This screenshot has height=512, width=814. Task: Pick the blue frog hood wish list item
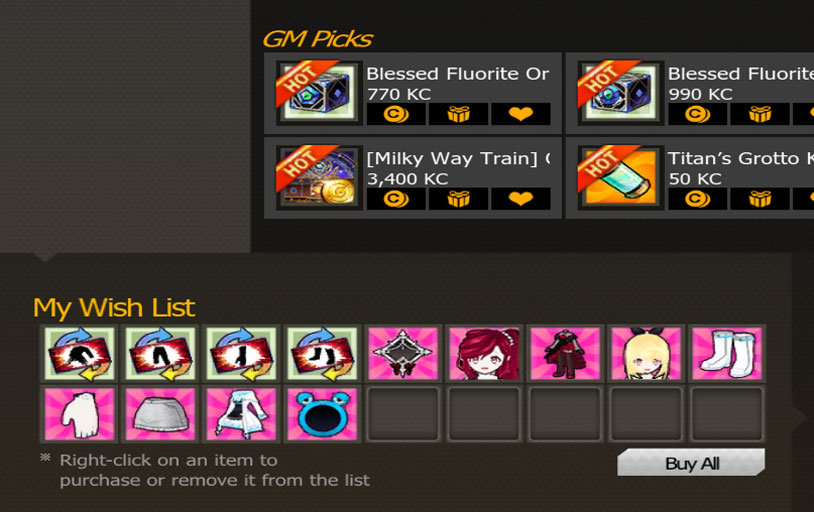click(321, 414)
